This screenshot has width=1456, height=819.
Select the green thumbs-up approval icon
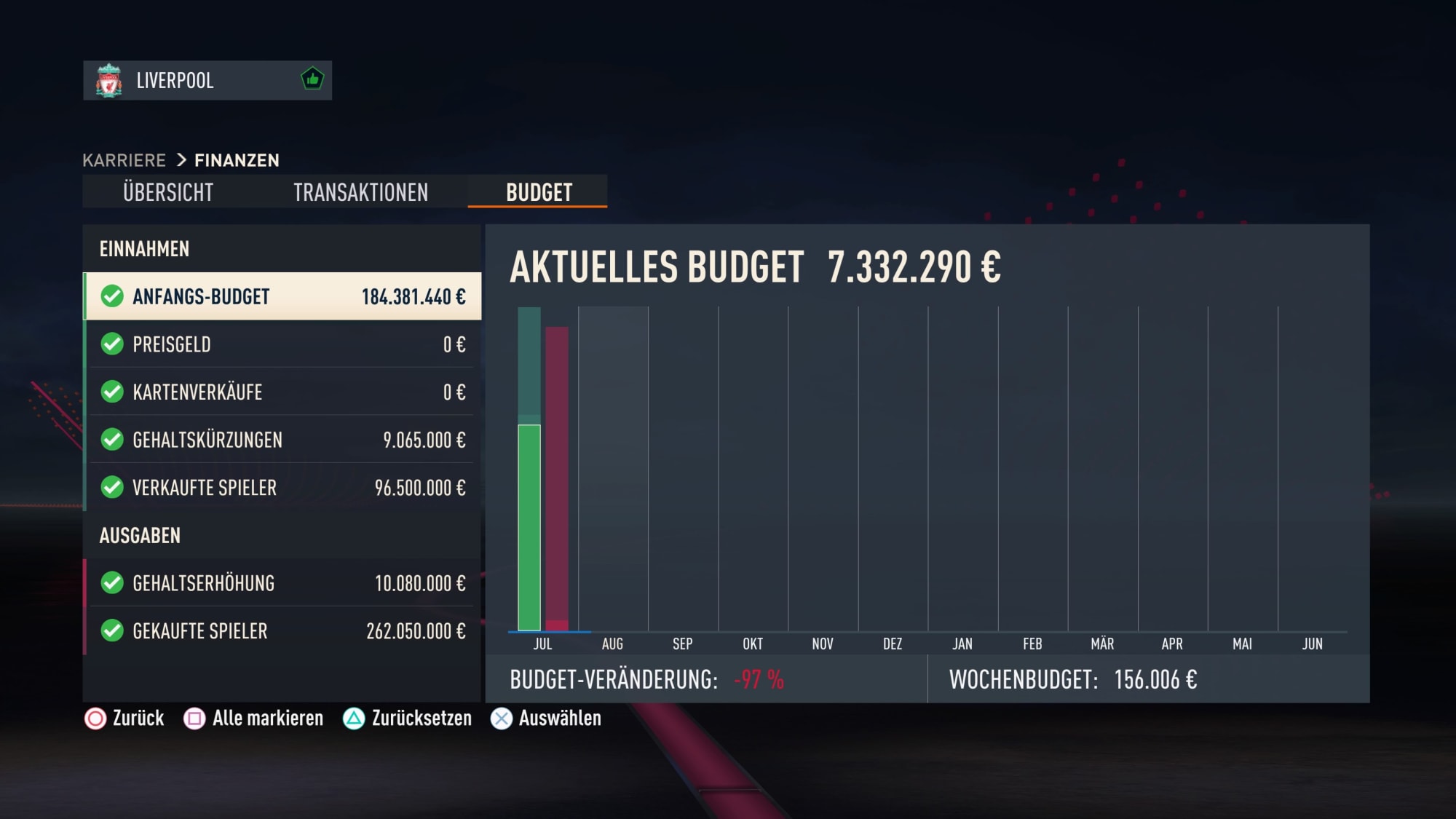312,81
